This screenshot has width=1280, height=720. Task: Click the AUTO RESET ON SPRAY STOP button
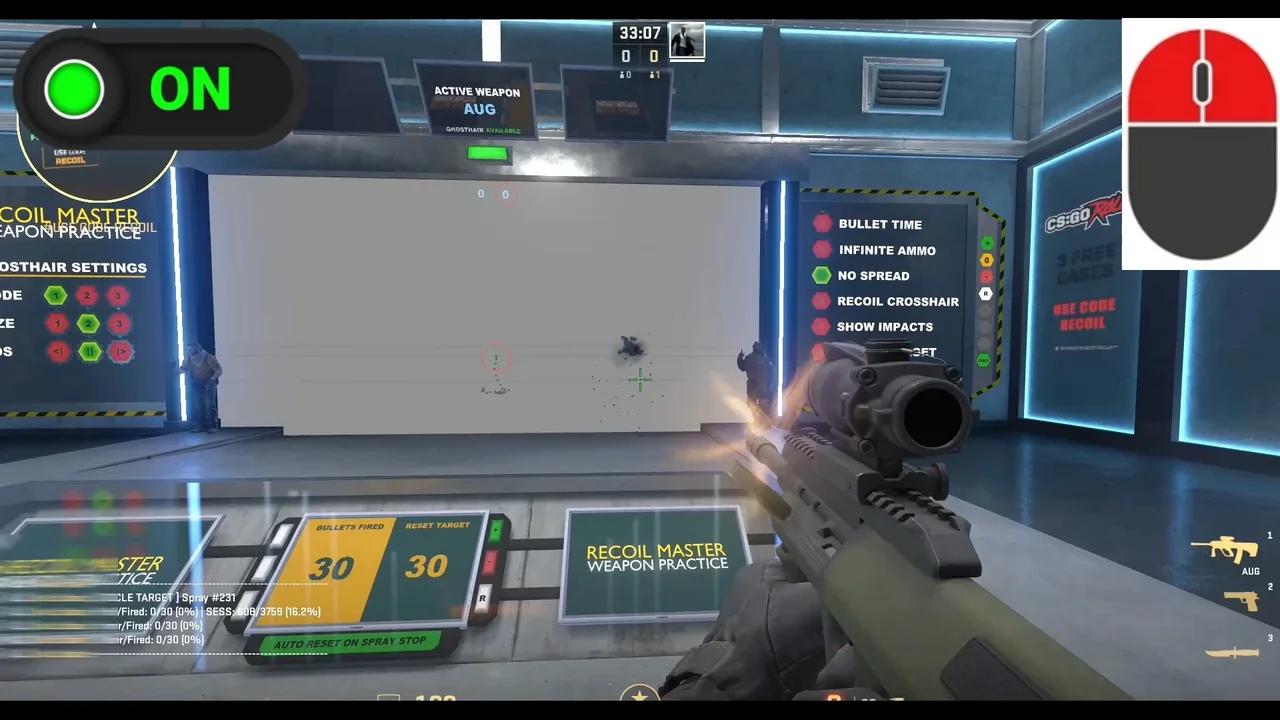click(x=349, y=641)
